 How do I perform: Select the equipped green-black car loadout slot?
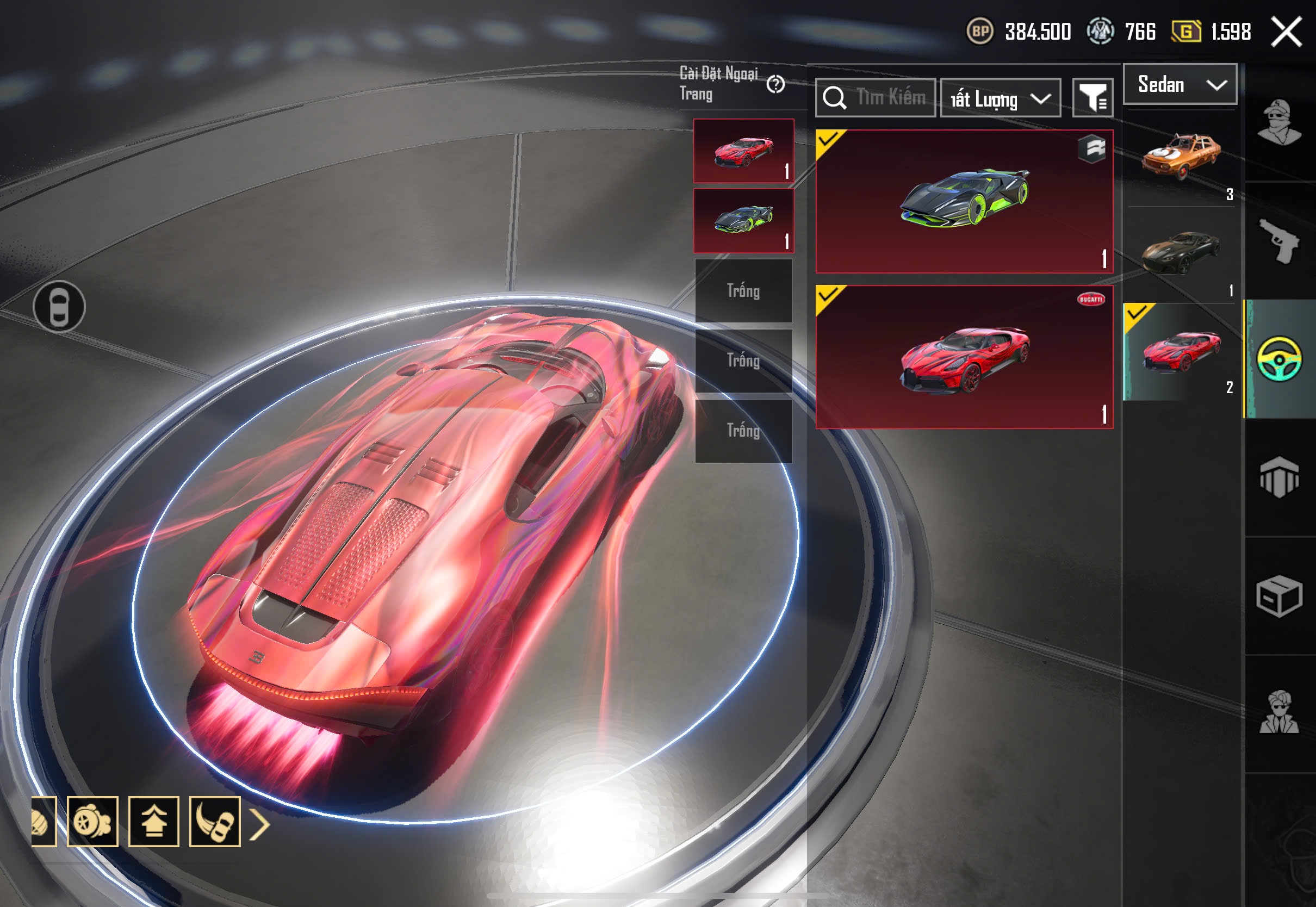(743, 221)
